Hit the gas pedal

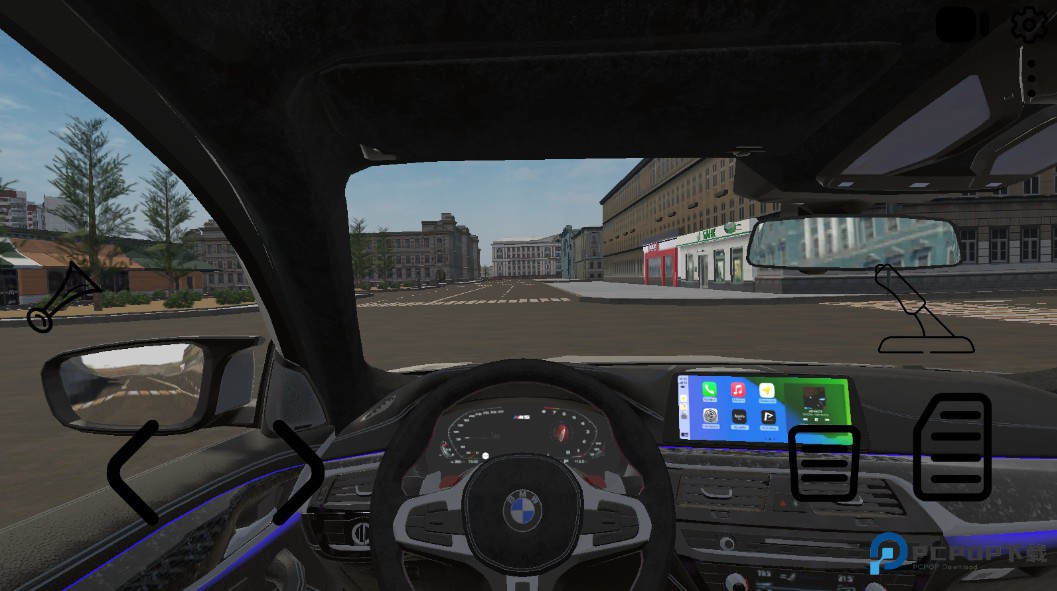point(952,447)
